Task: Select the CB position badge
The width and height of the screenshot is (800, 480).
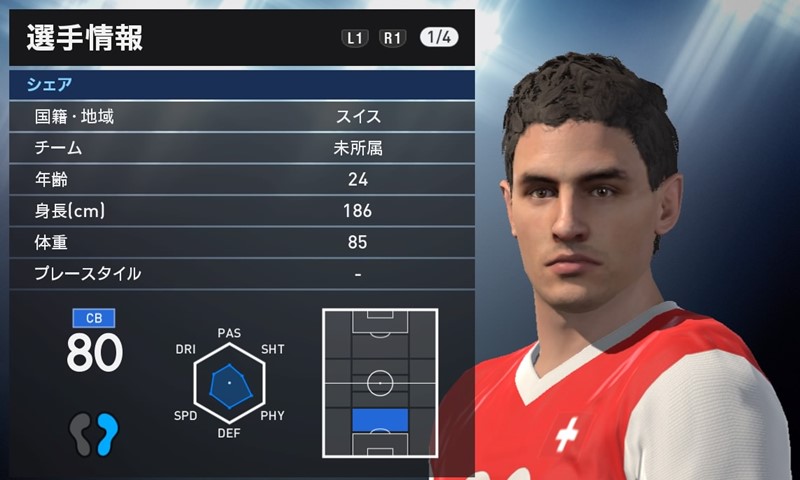Action: click(94, 319)
